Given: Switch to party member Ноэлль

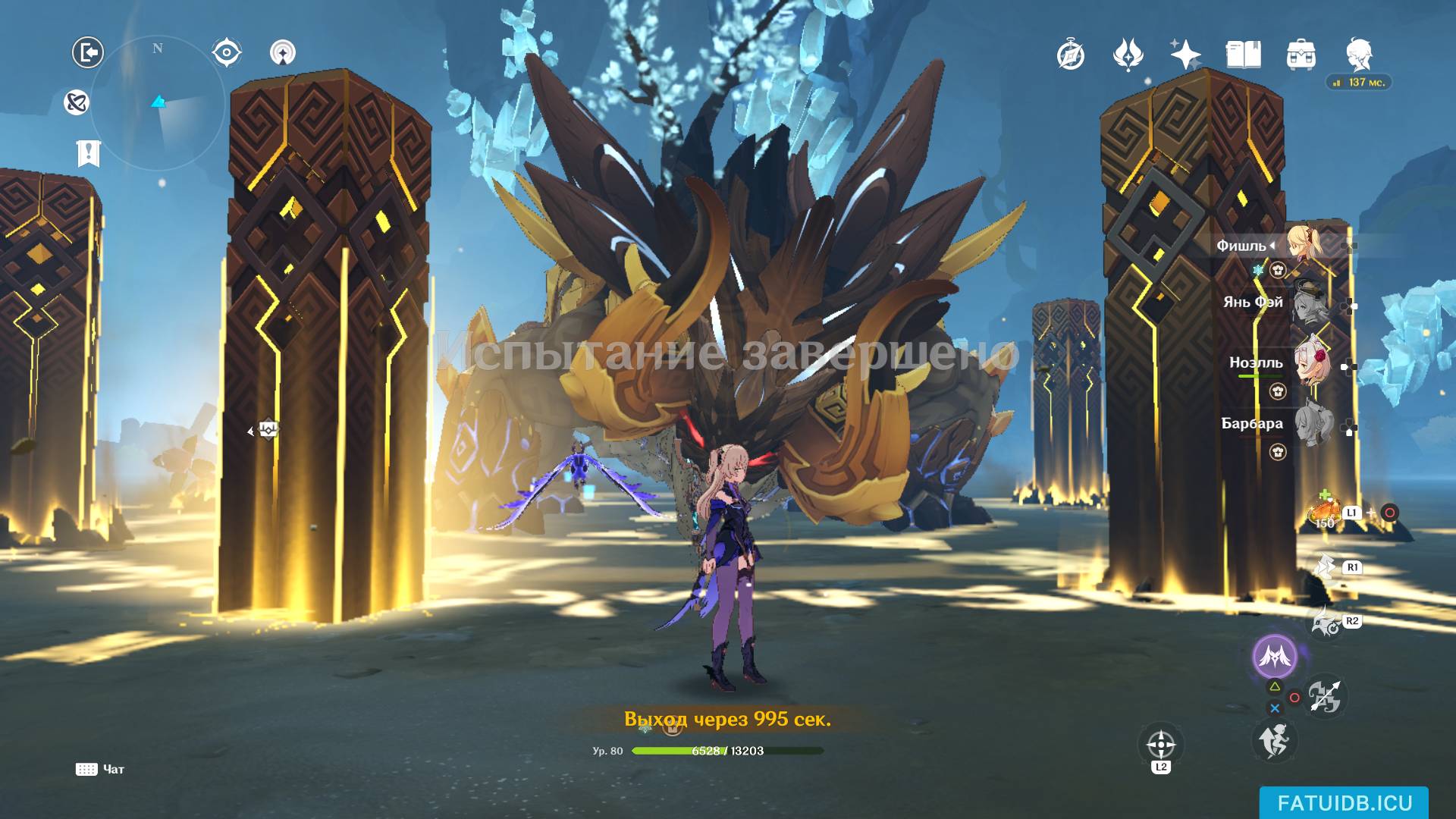Looking at the screenshot, I should 1311,362.
